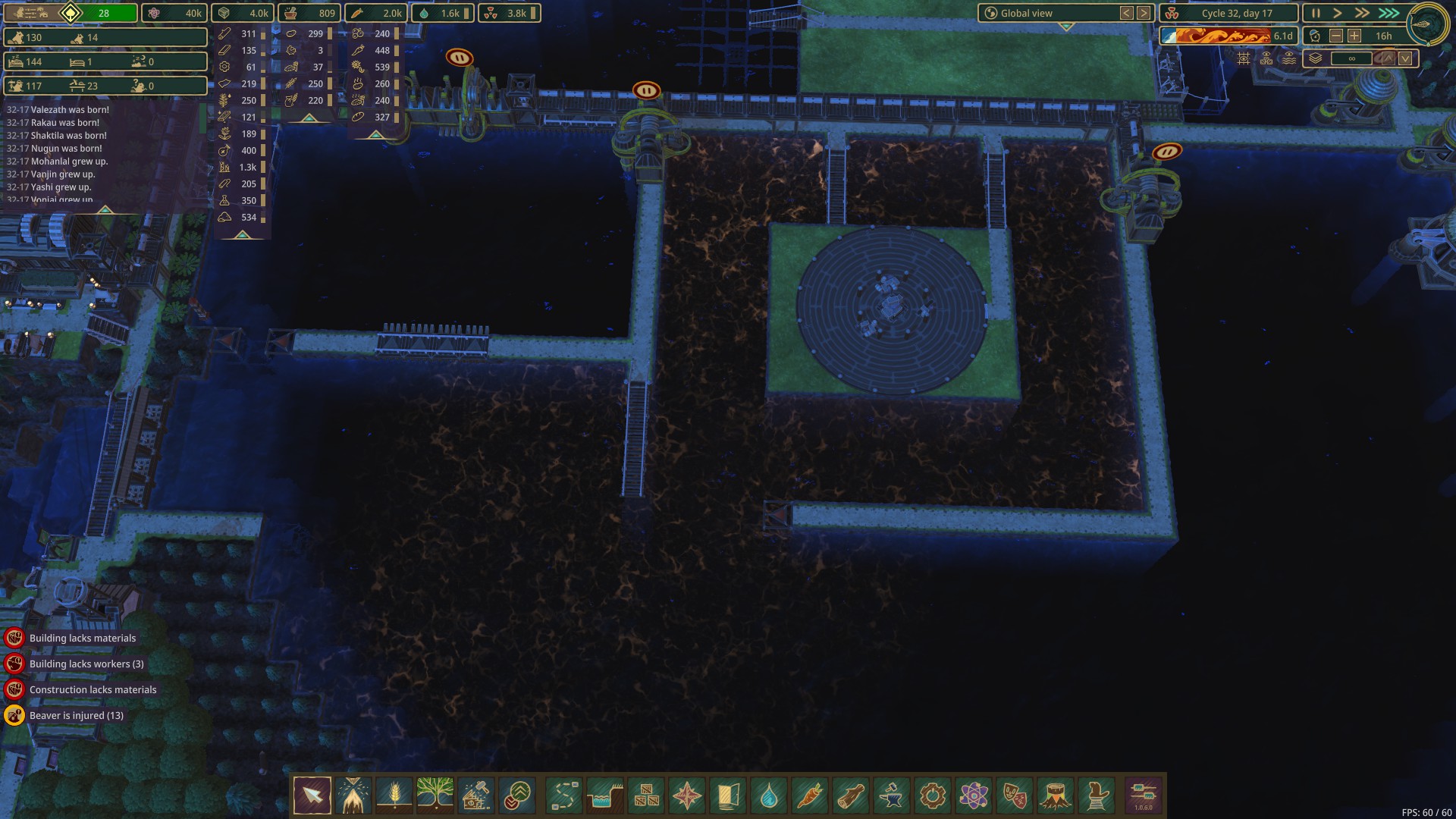
Task: Open the gear power building category
Action: [x=933, y=795]
